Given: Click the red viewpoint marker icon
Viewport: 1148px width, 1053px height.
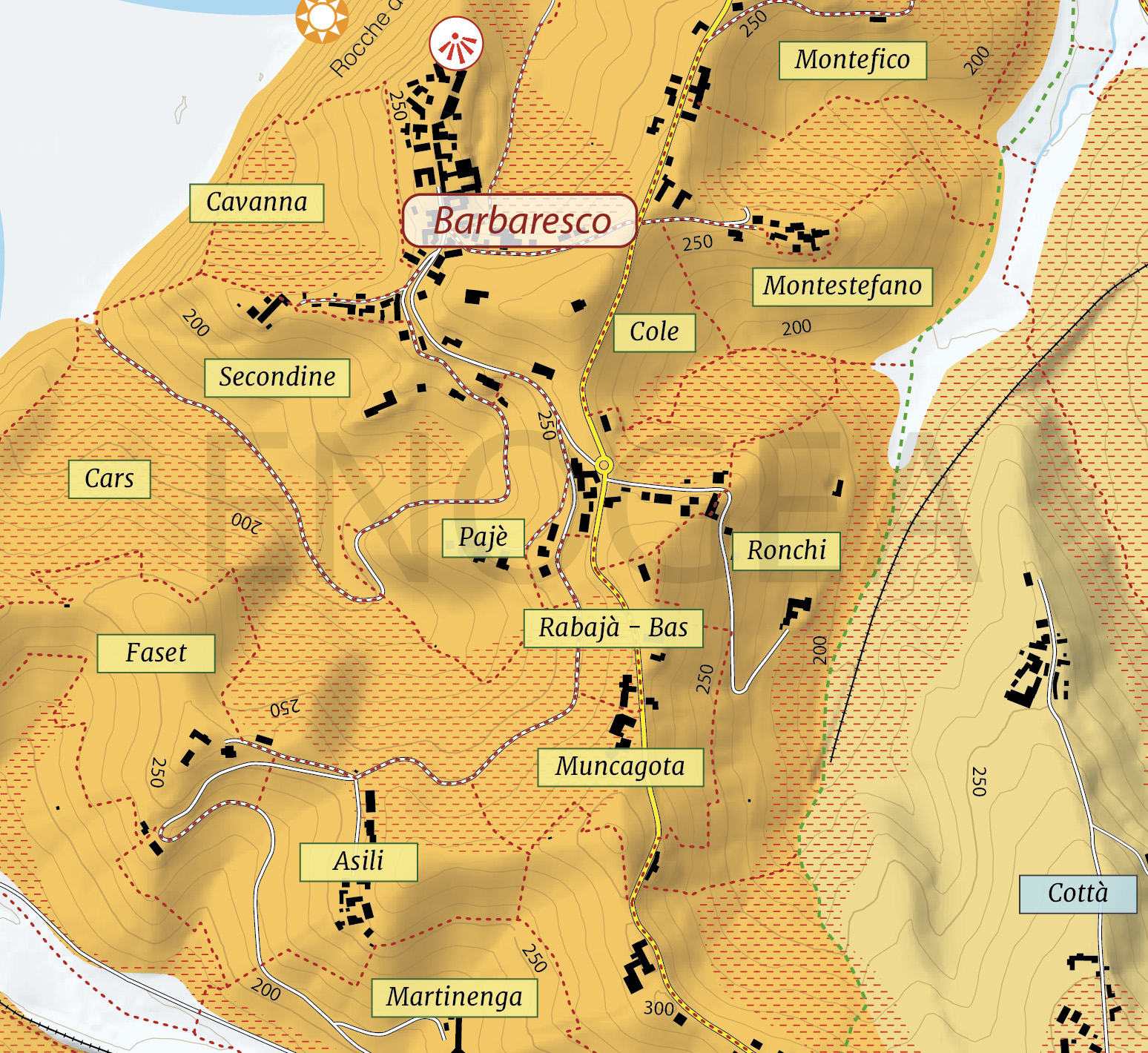Looking at the screenshot, I should (456, 44).
